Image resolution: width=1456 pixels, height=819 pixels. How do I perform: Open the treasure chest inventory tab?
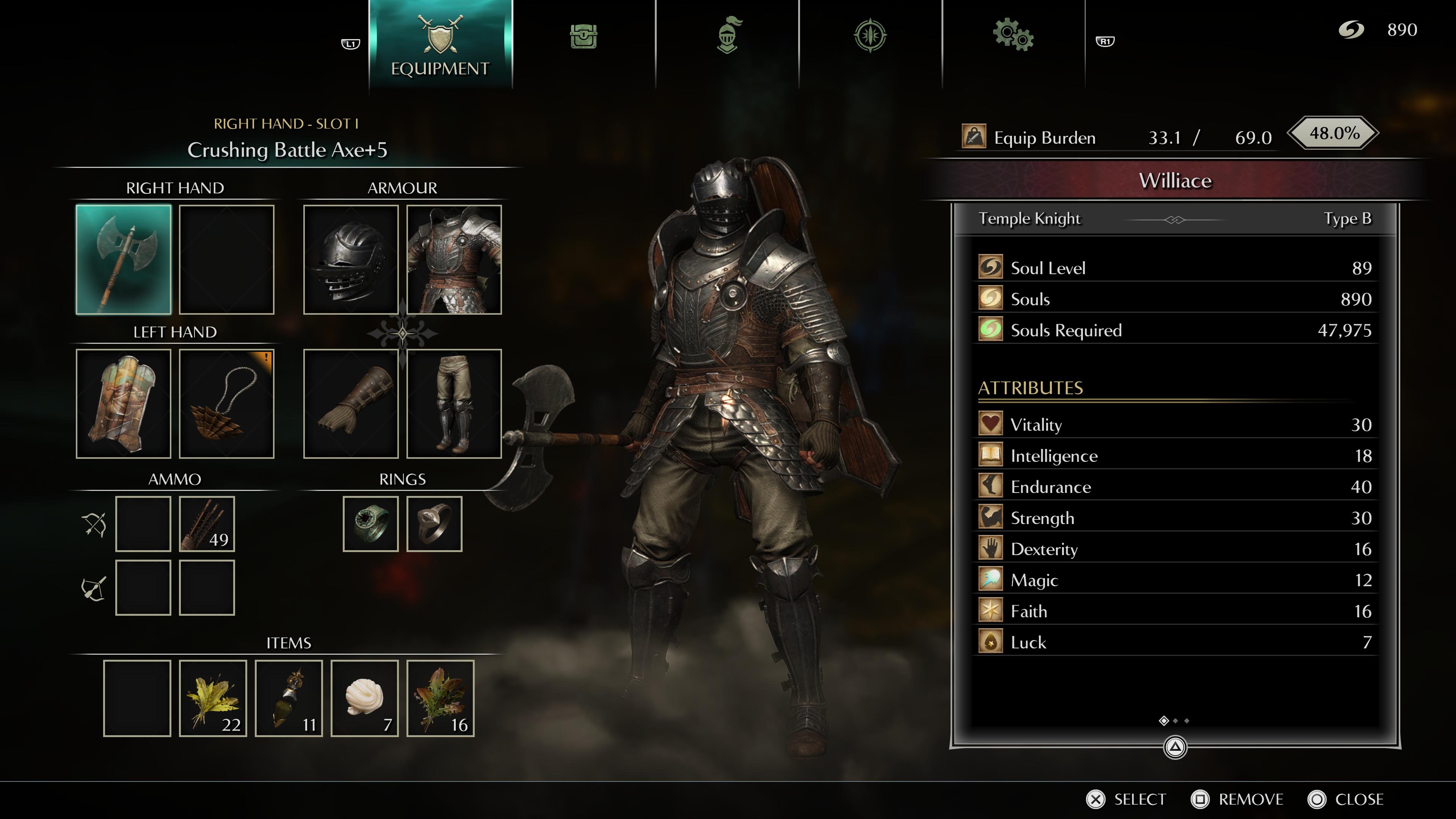(583, 37)
